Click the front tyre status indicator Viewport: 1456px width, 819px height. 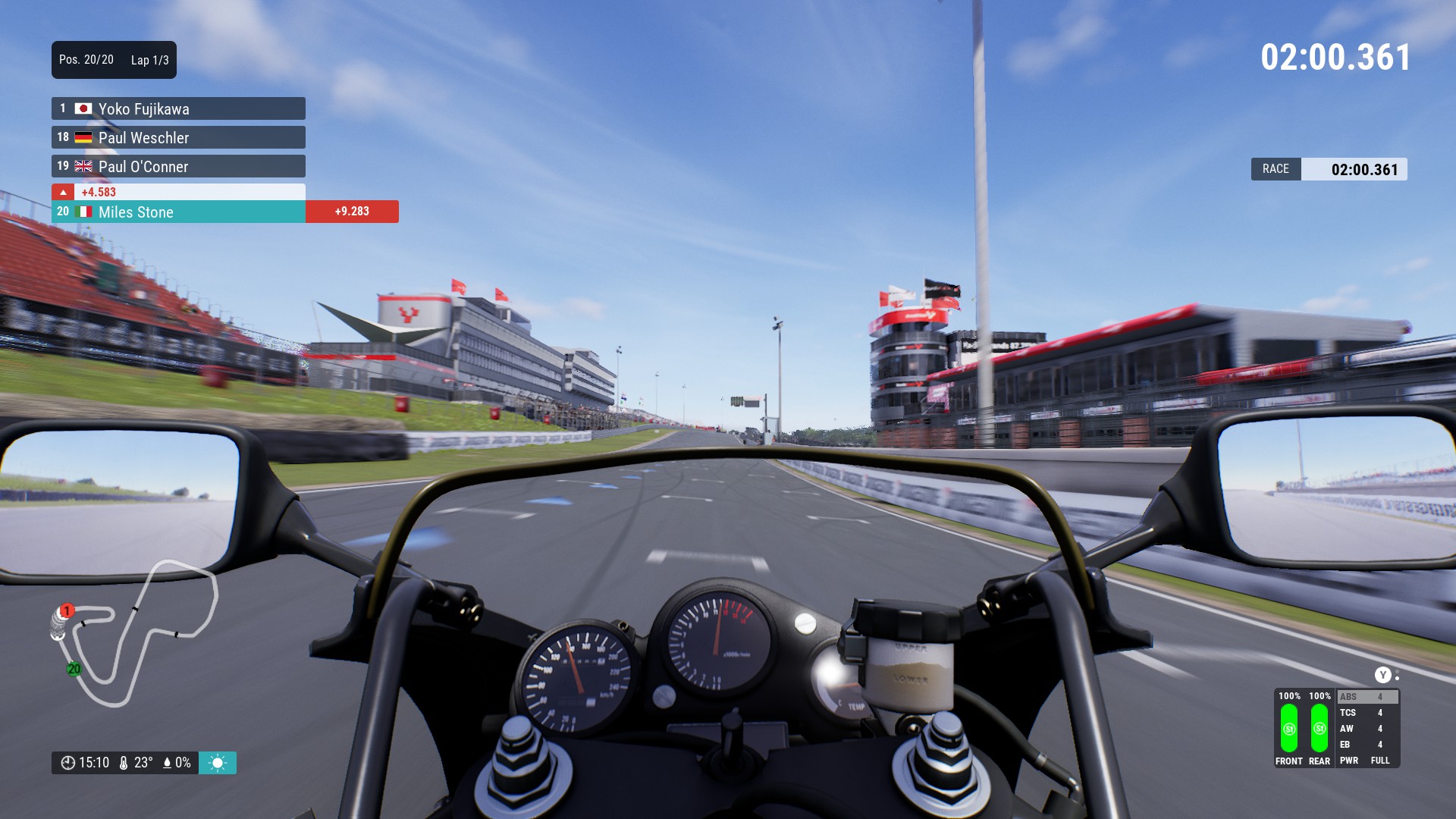pos(1288,729)
